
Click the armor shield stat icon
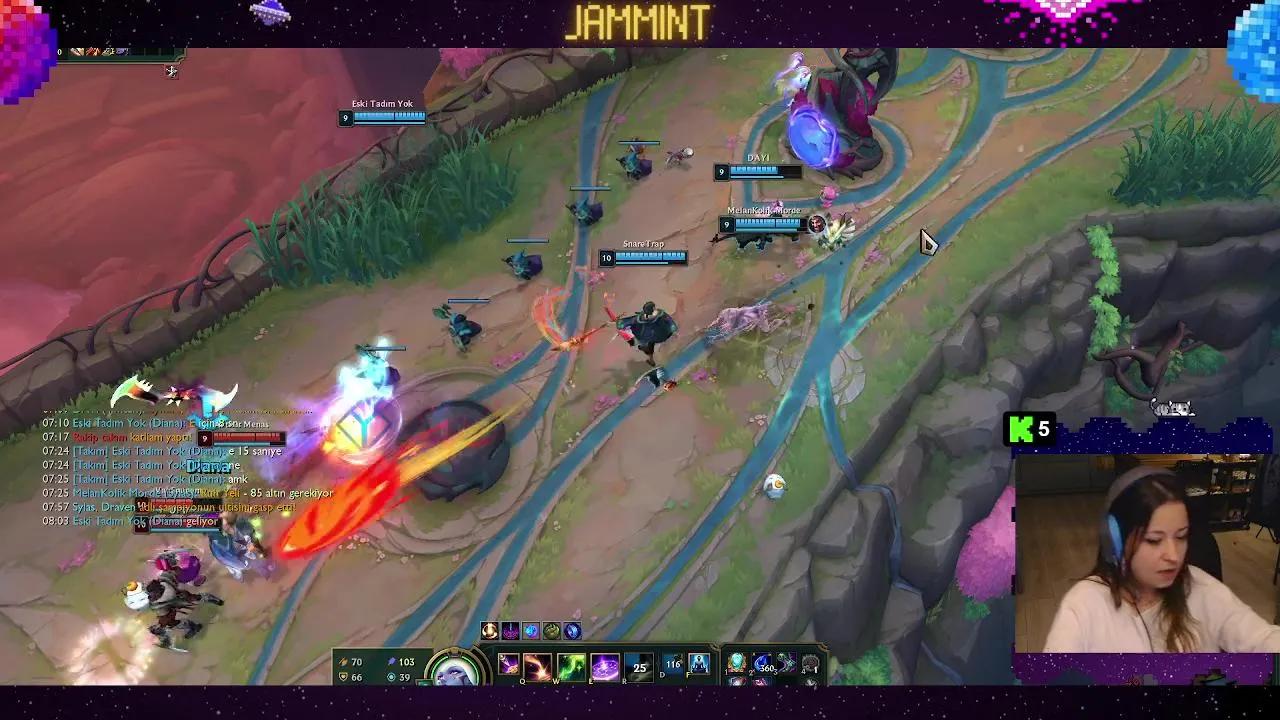tap(343, 677)
